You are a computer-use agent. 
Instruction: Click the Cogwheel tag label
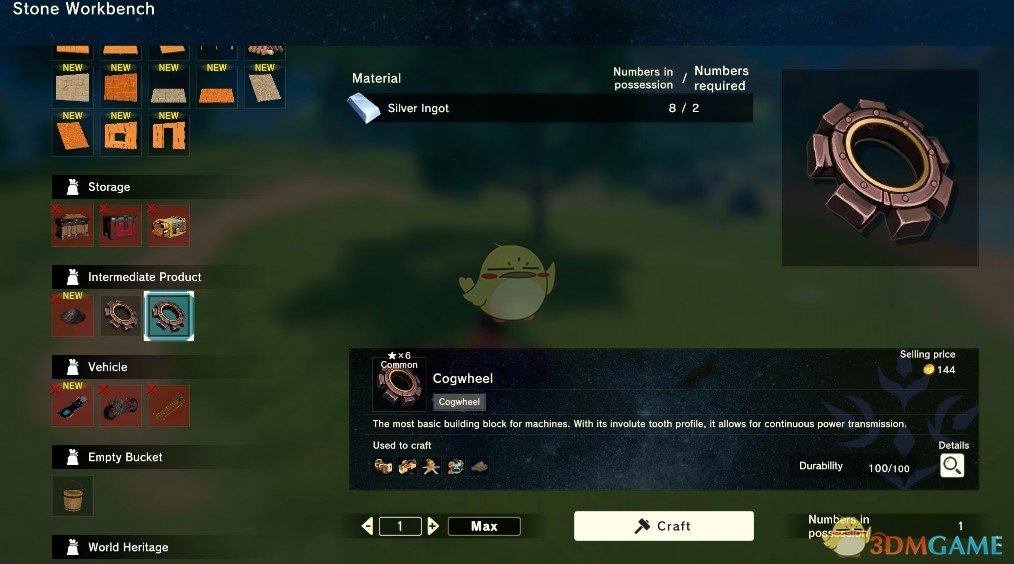click(x=460, y=402)
